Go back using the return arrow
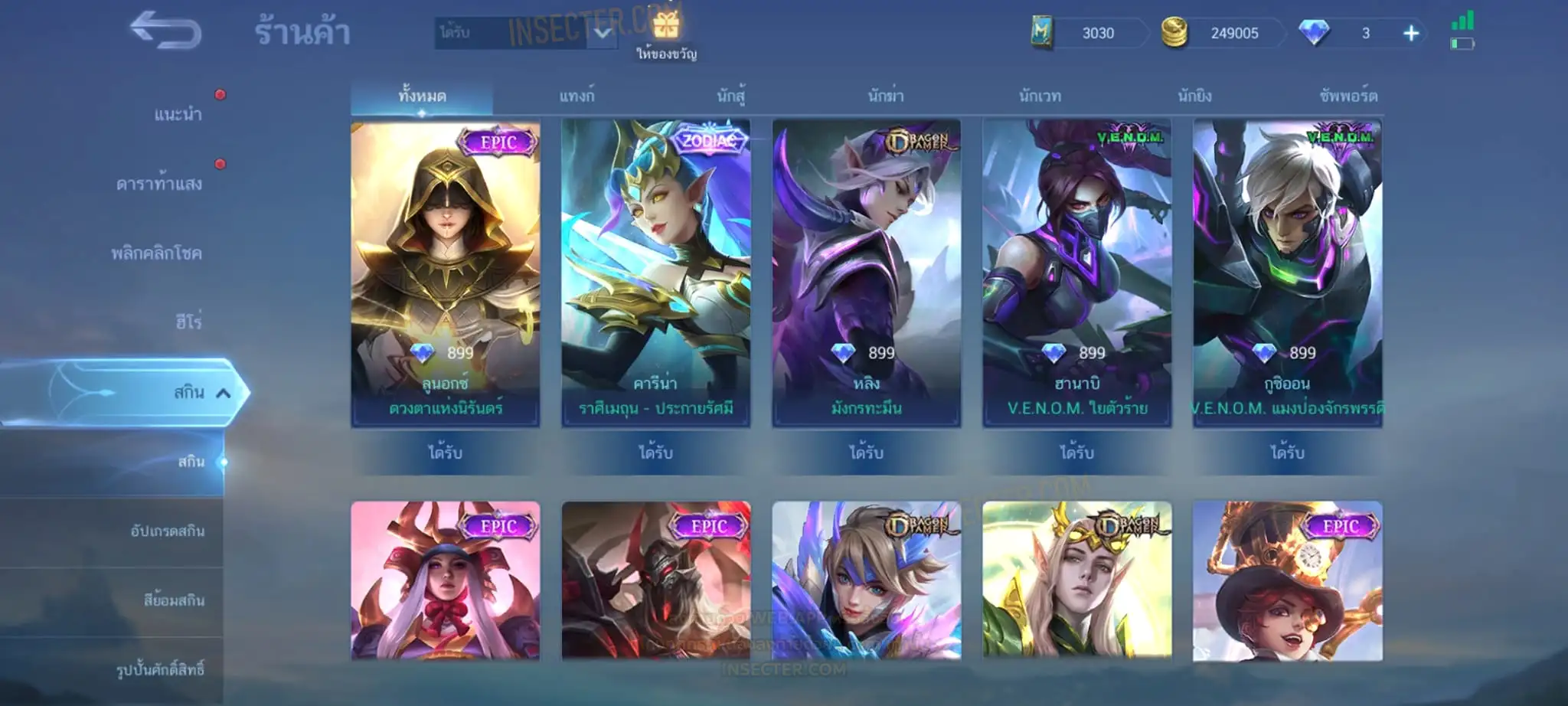The width and height of the screenshot is (1568, 706). point(165,31)
